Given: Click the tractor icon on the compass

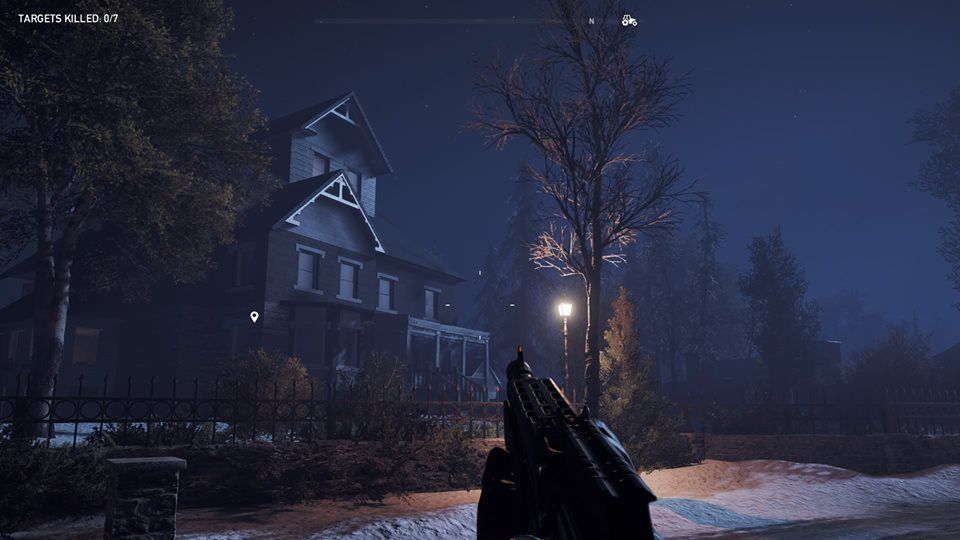Looking at the screenshot, I should tap(628, 20).
